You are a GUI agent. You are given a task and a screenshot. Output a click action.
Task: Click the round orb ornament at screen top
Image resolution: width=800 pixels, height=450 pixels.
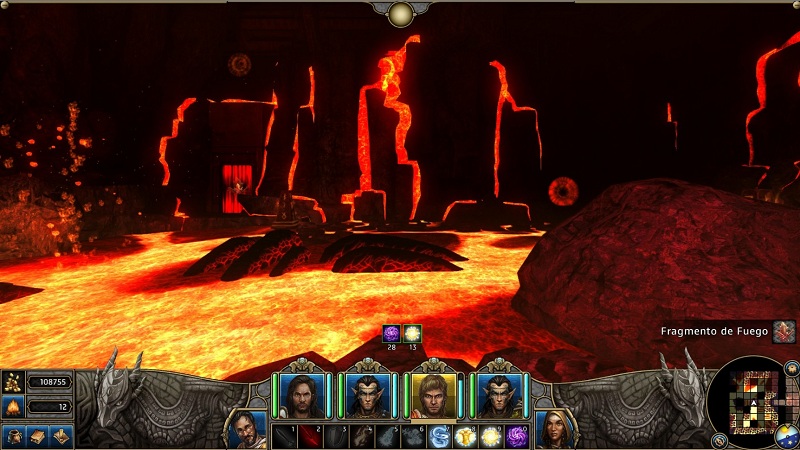point(400,13)
